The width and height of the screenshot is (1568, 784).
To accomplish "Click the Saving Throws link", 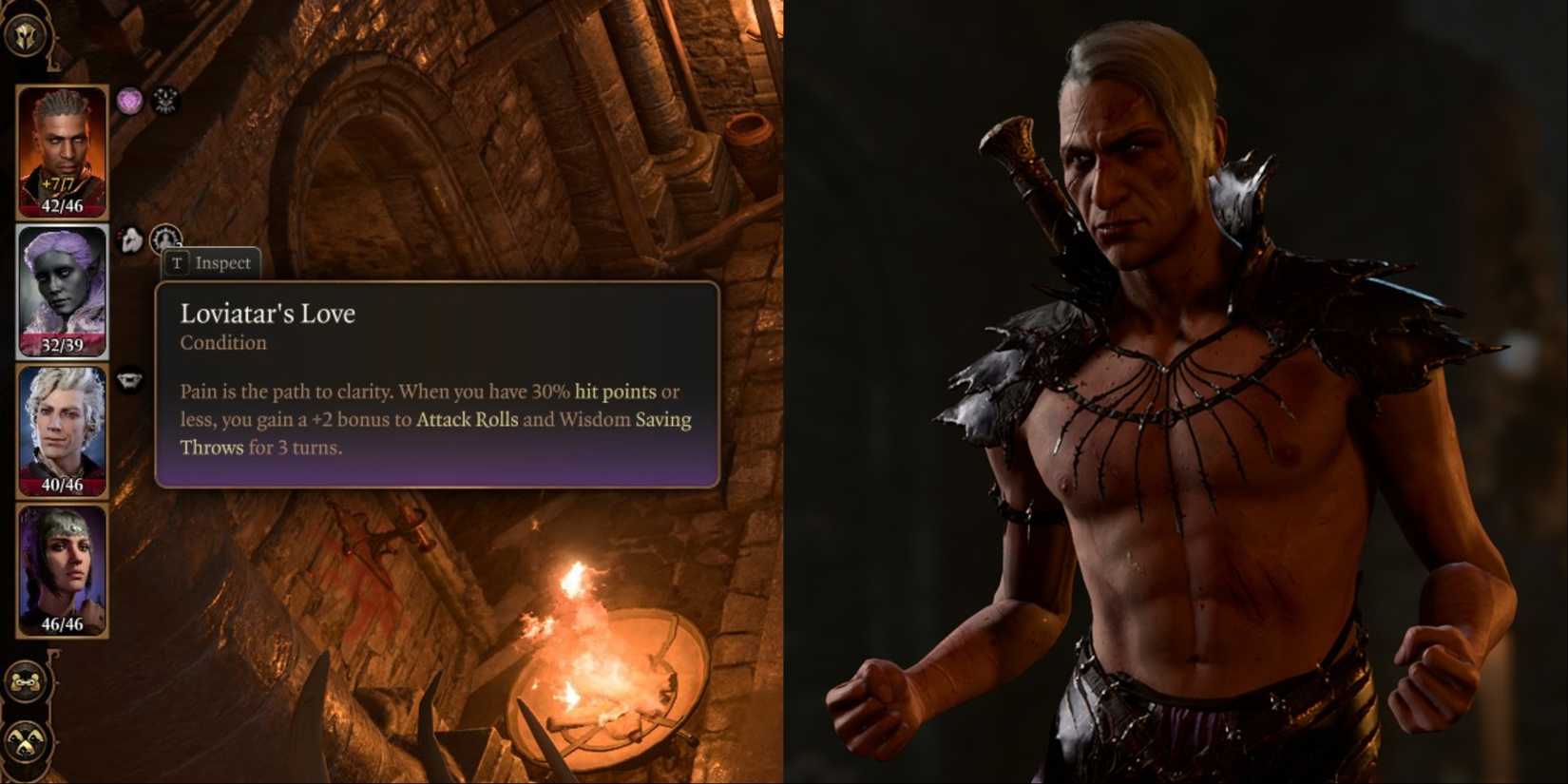I will coord(662,419).
